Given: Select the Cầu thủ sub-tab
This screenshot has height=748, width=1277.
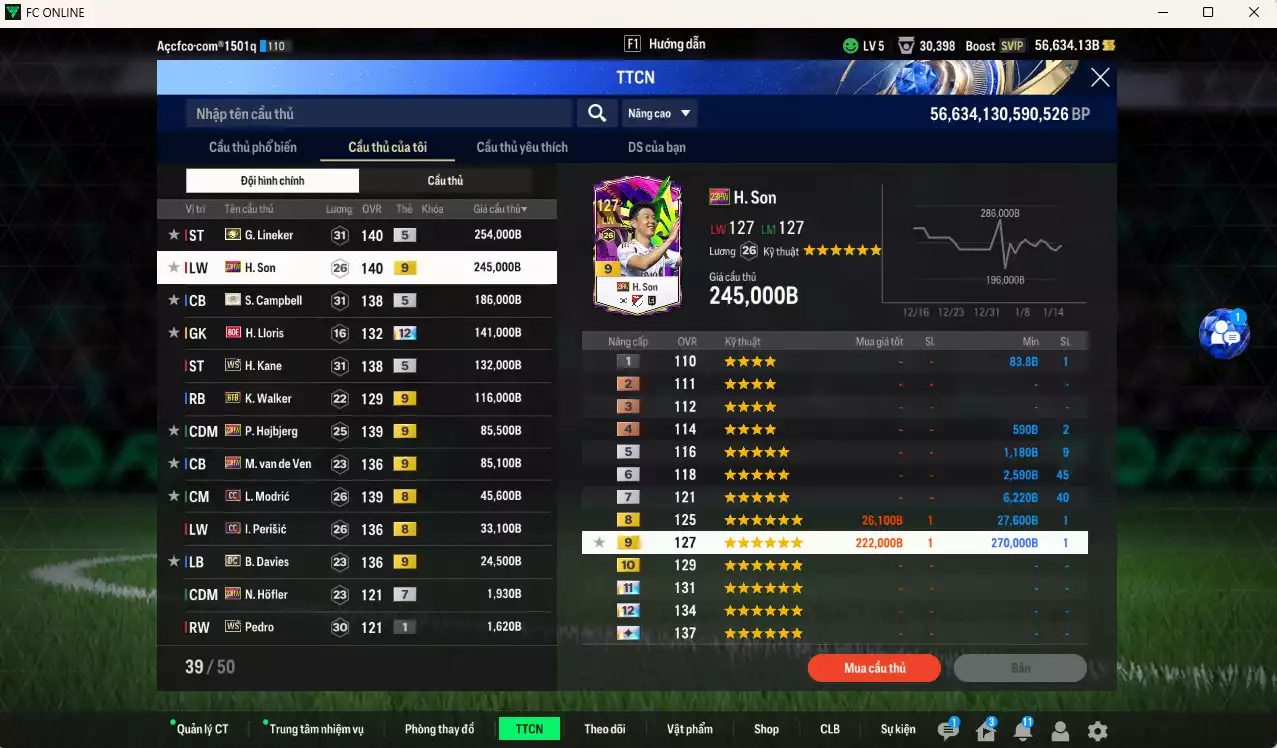Looking at the screenshot, I should click(445, 181).
